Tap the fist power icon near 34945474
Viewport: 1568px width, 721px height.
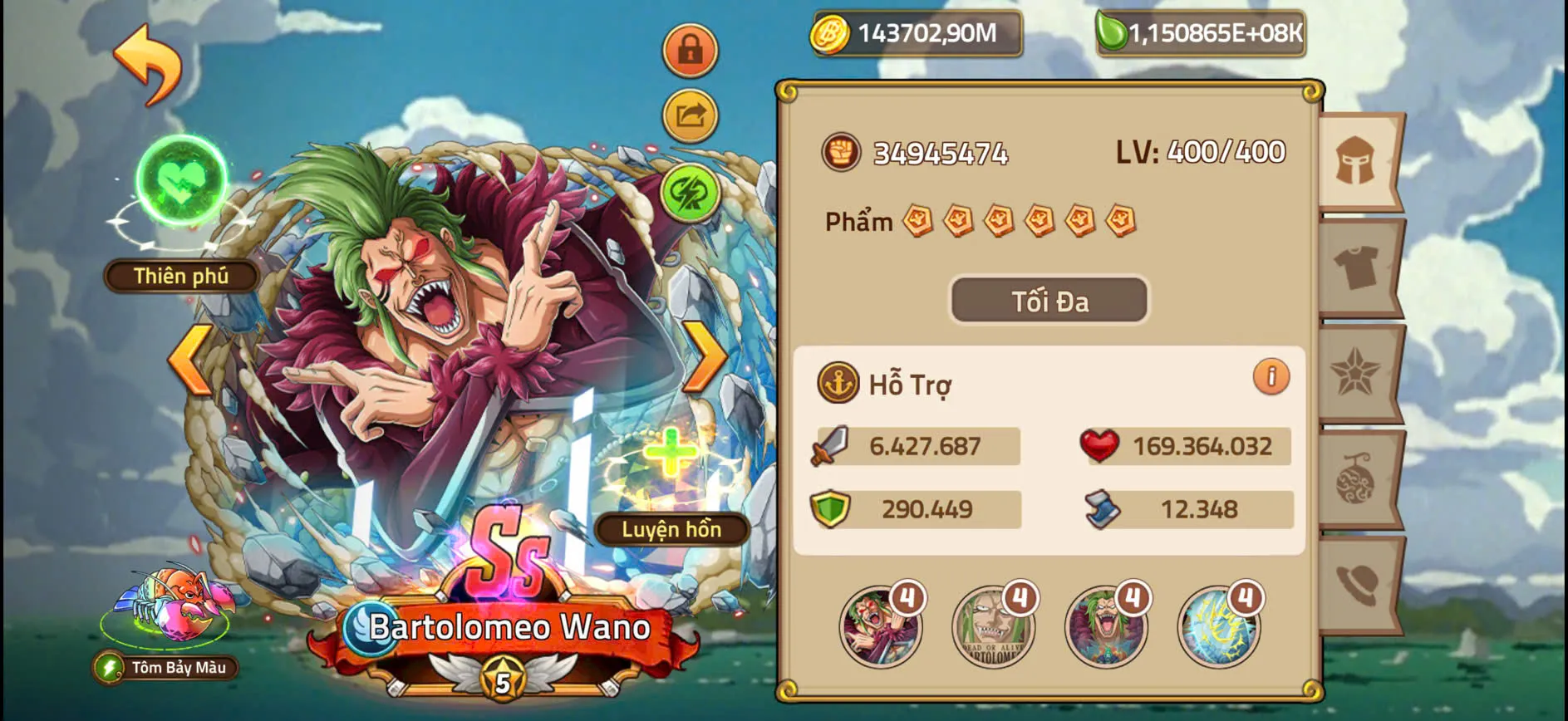tap(842, 153)
